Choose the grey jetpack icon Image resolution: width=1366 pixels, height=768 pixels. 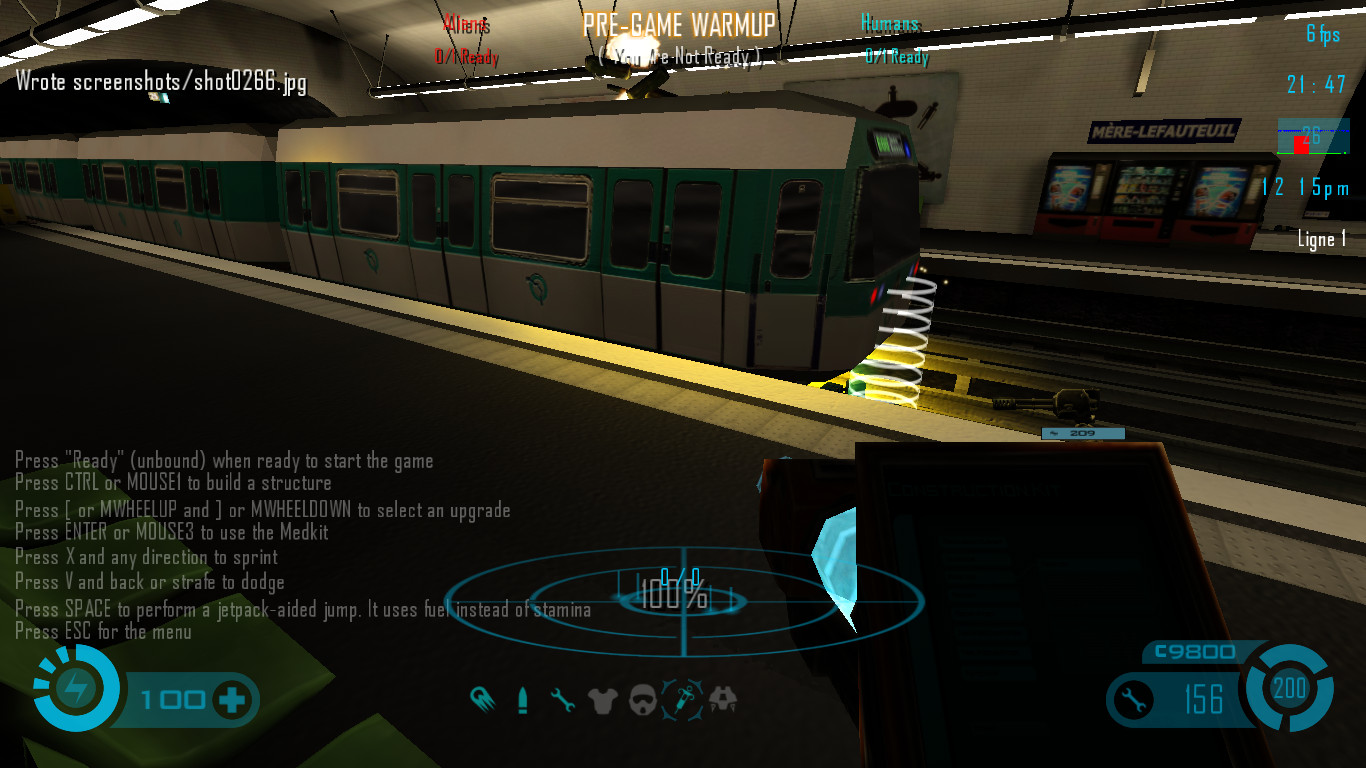723,700
